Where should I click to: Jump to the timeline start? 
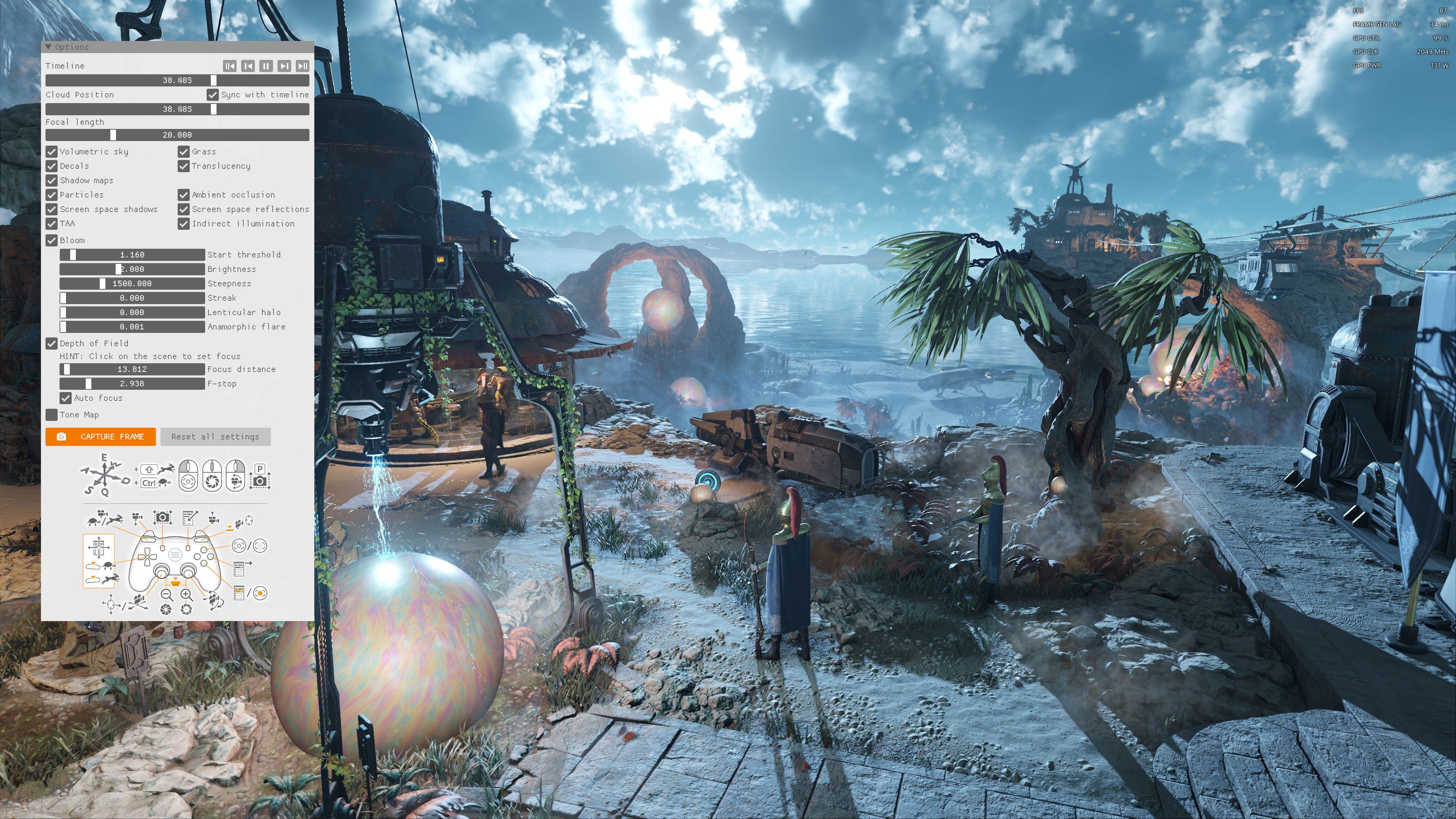click(229, 66)
